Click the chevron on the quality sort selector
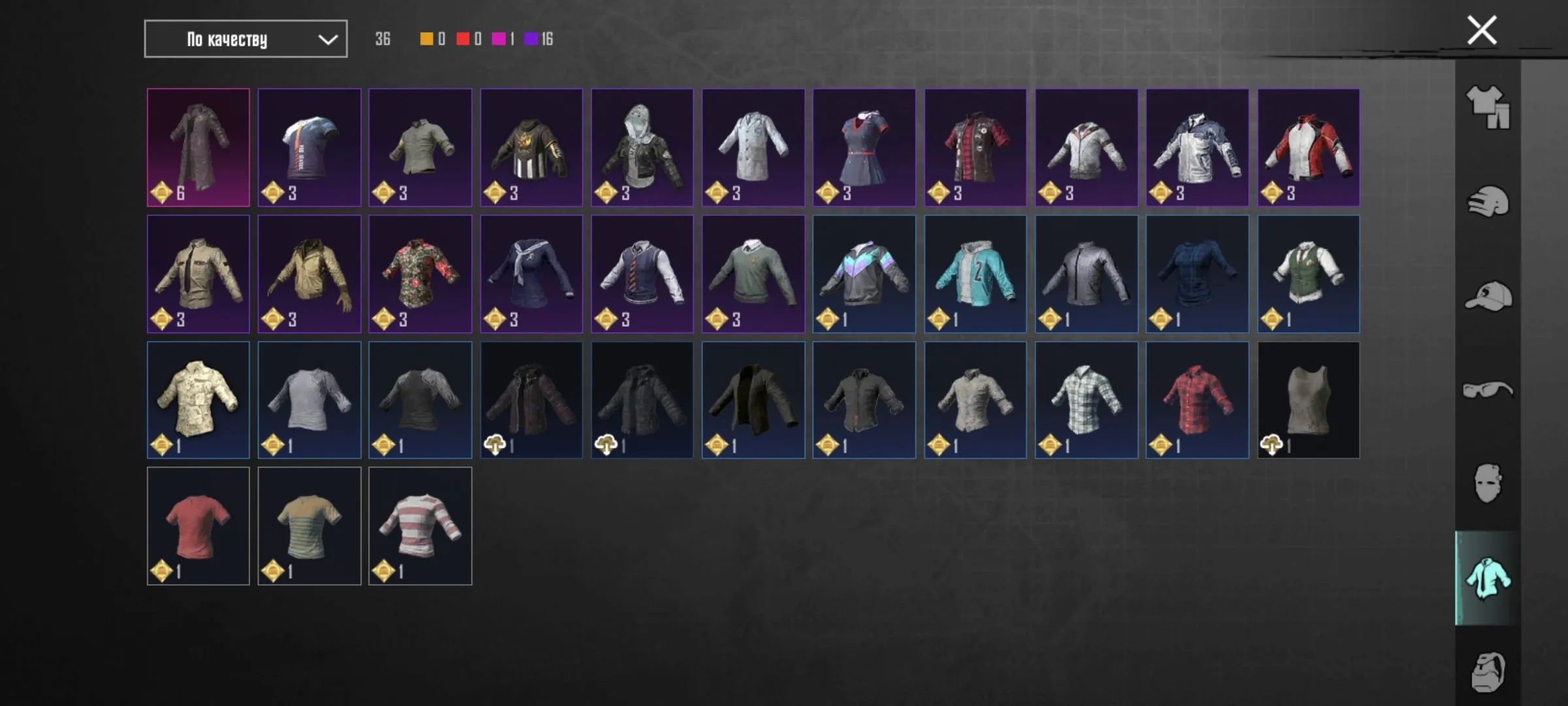 coord(330,39)
